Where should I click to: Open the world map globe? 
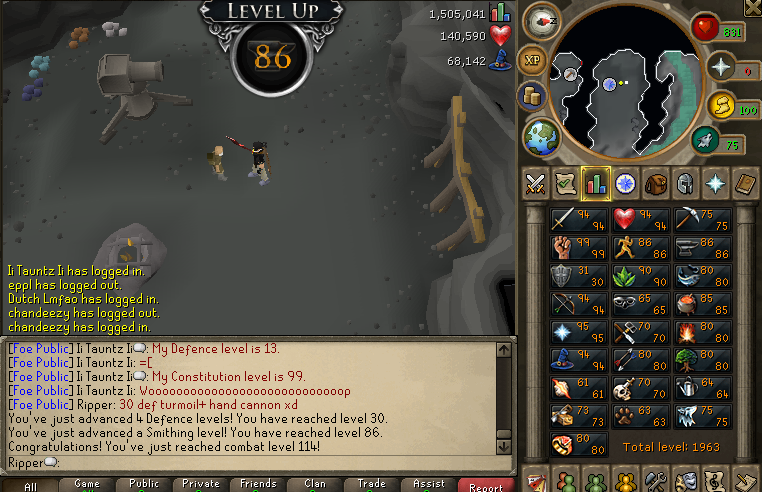542,137
